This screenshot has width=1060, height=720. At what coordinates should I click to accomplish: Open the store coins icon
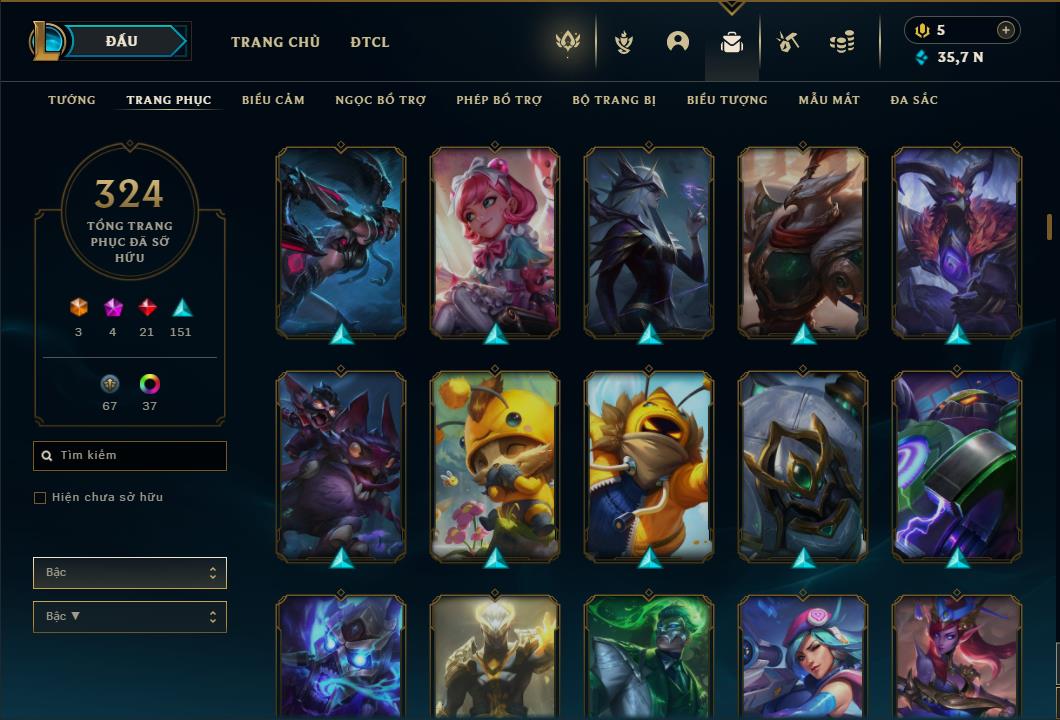point(842,42)
